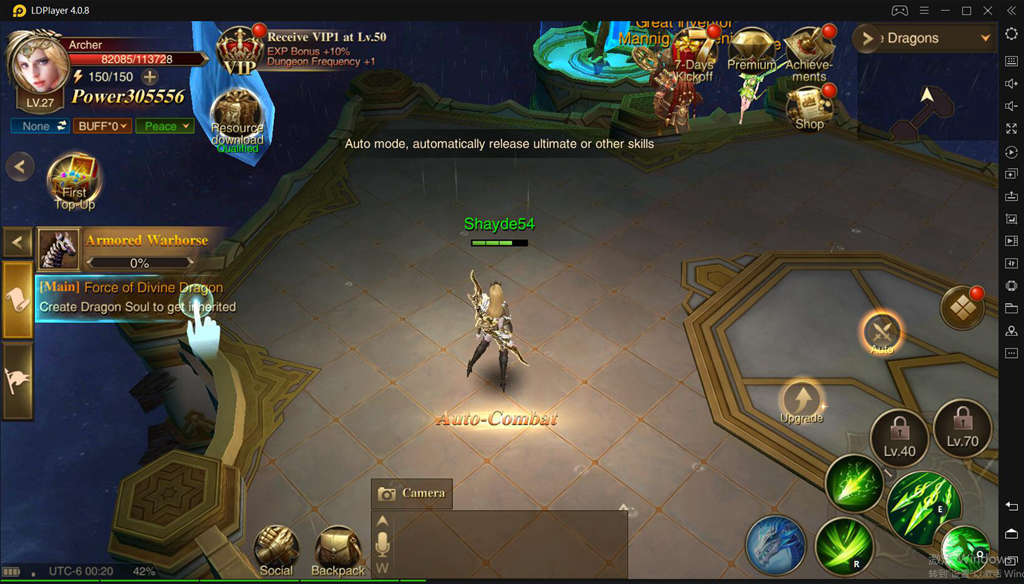Open the Resource download icon

(x=237, y=117)
